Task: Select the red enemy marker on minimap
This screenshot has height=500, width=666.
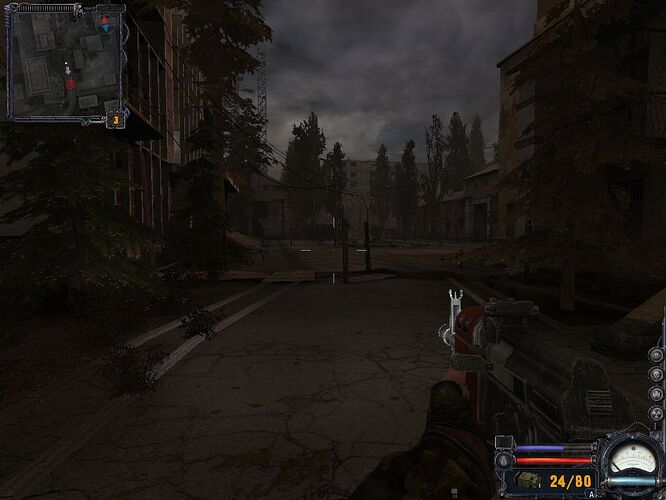Action: tap(70, 85)
